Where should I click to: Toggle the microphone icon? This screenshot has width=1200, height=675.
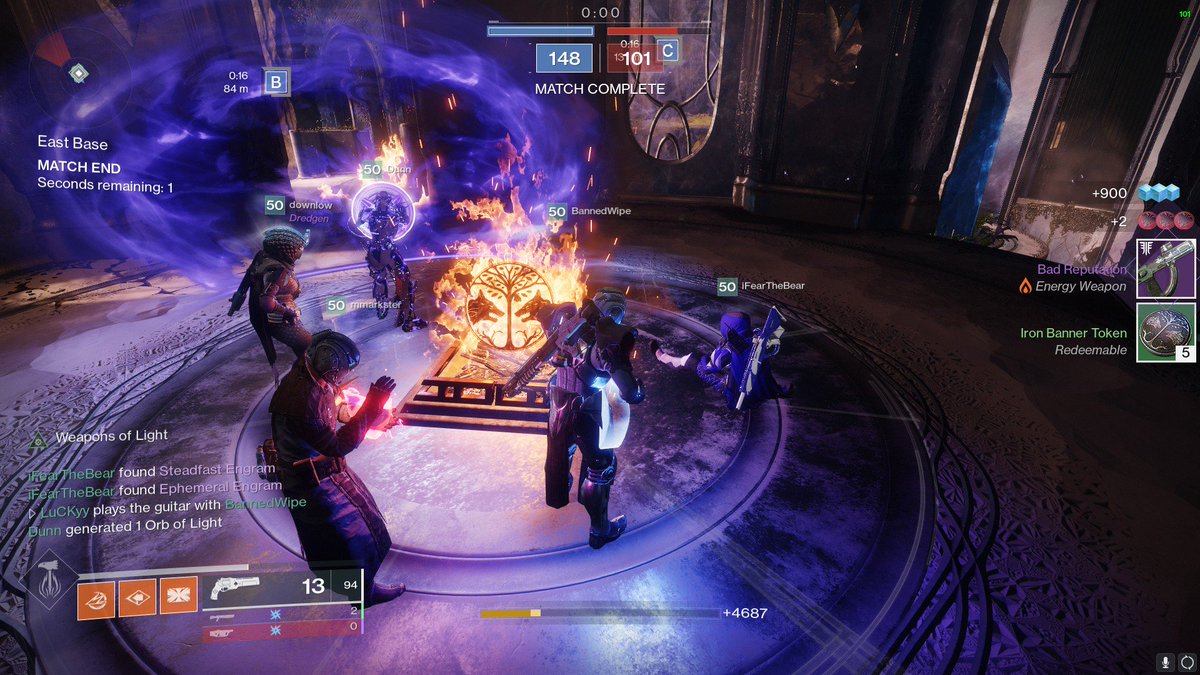1165,661
